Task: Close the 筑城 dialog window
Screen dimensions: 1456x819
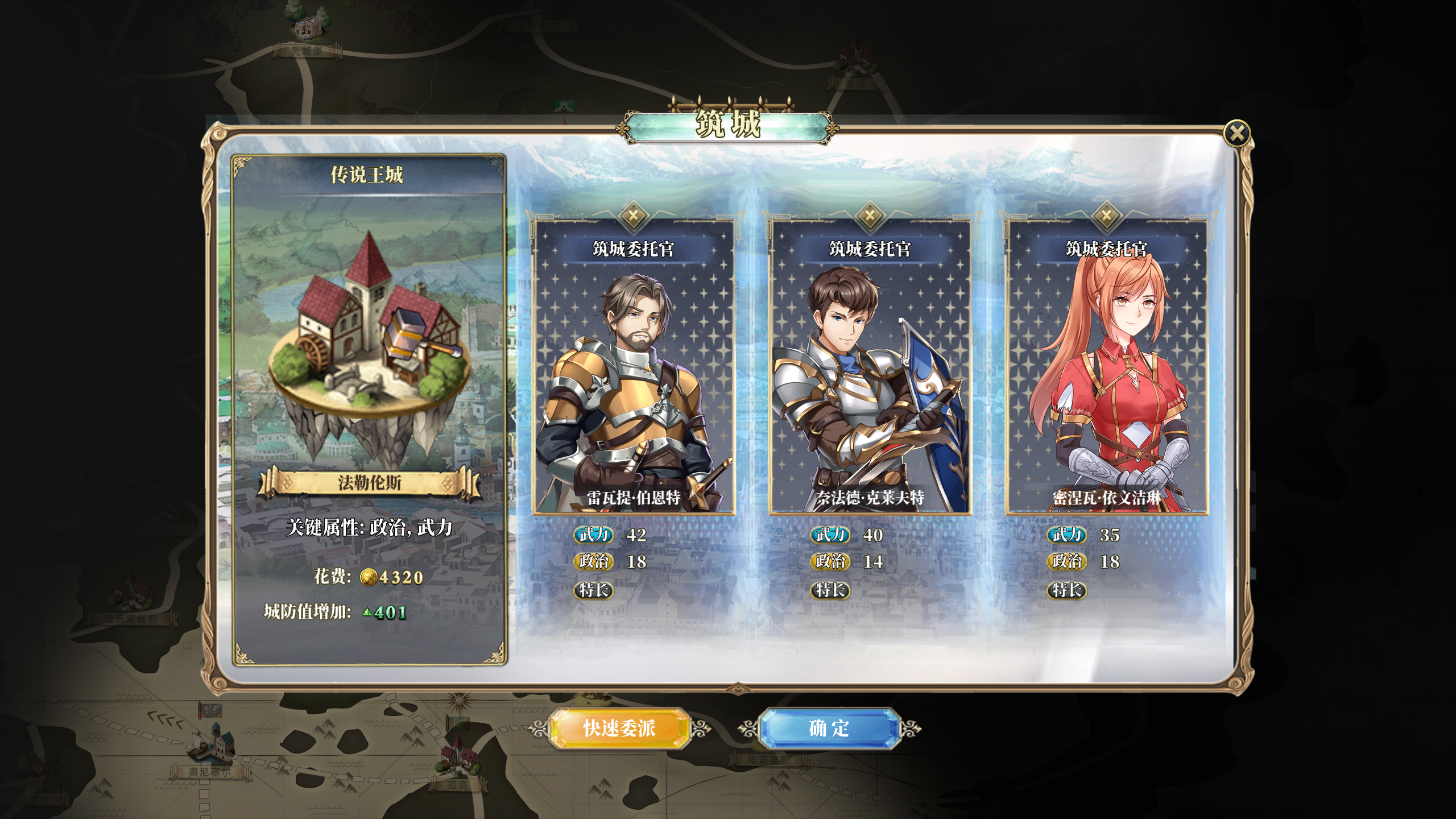Action: pyautogui.click(x=1236, y=134)
